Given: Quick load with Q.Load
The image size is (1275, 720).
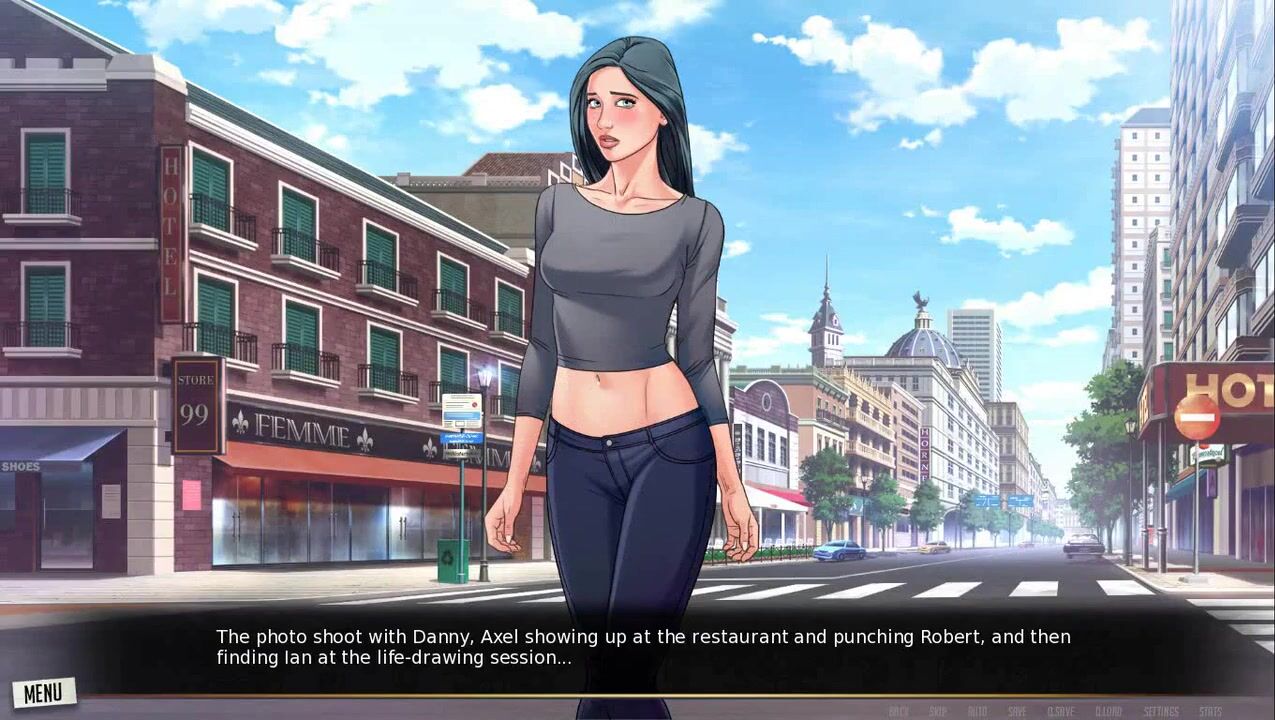Looking at the screenshot, I should [1108, 711].
